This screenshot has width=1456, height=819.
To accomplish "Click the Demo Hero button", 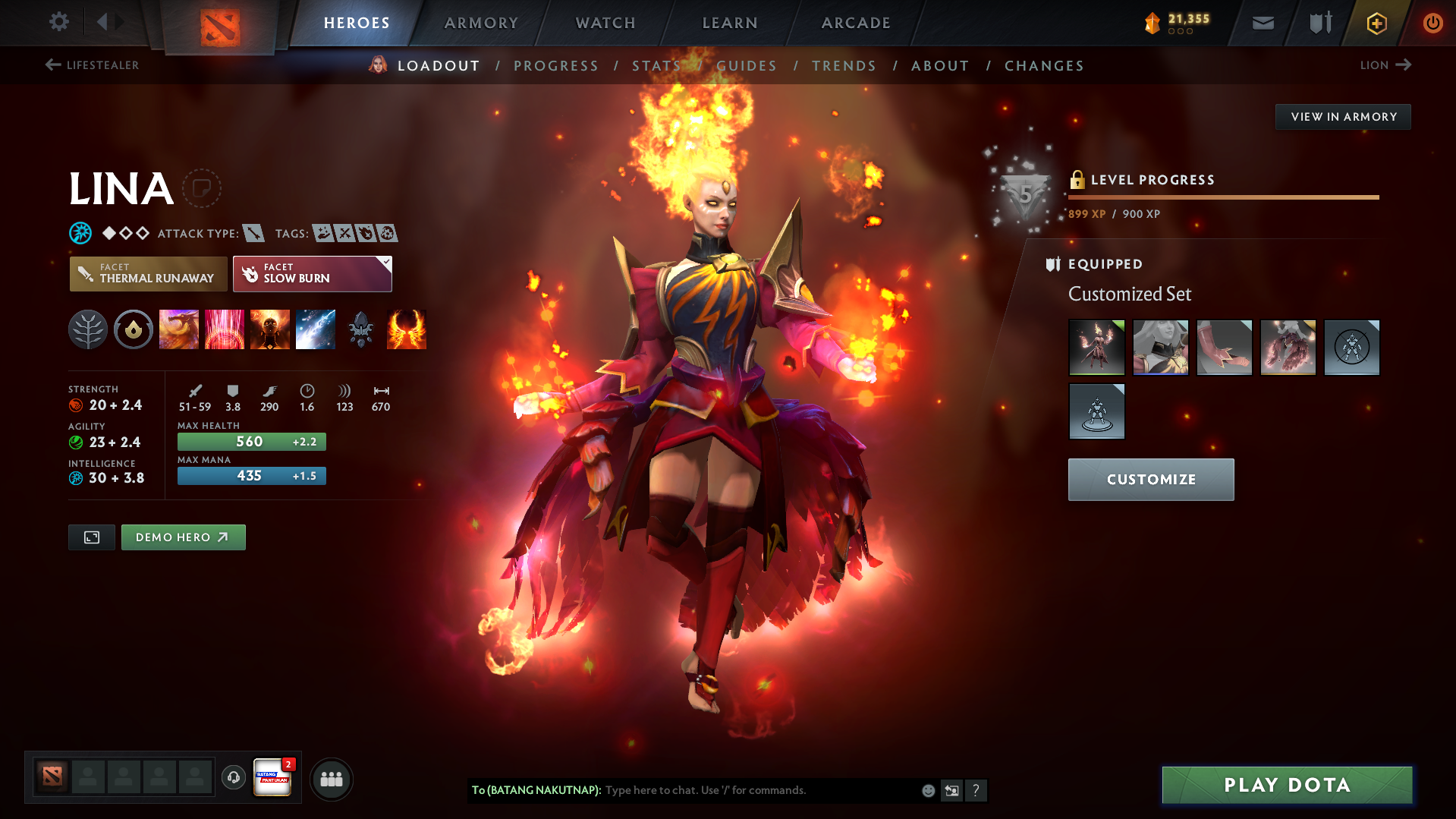I will click(183, 537).
